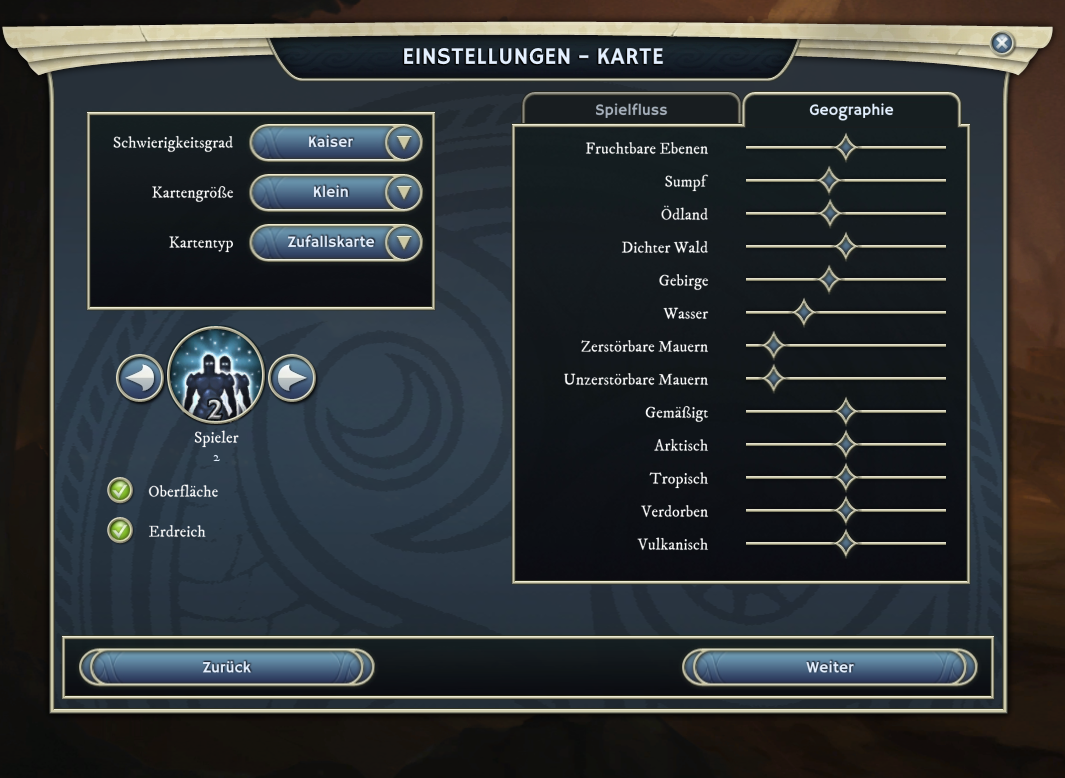1065x778 pixels.
Task: Click the Gebirge slider handle
Action: tap(829, 280)
